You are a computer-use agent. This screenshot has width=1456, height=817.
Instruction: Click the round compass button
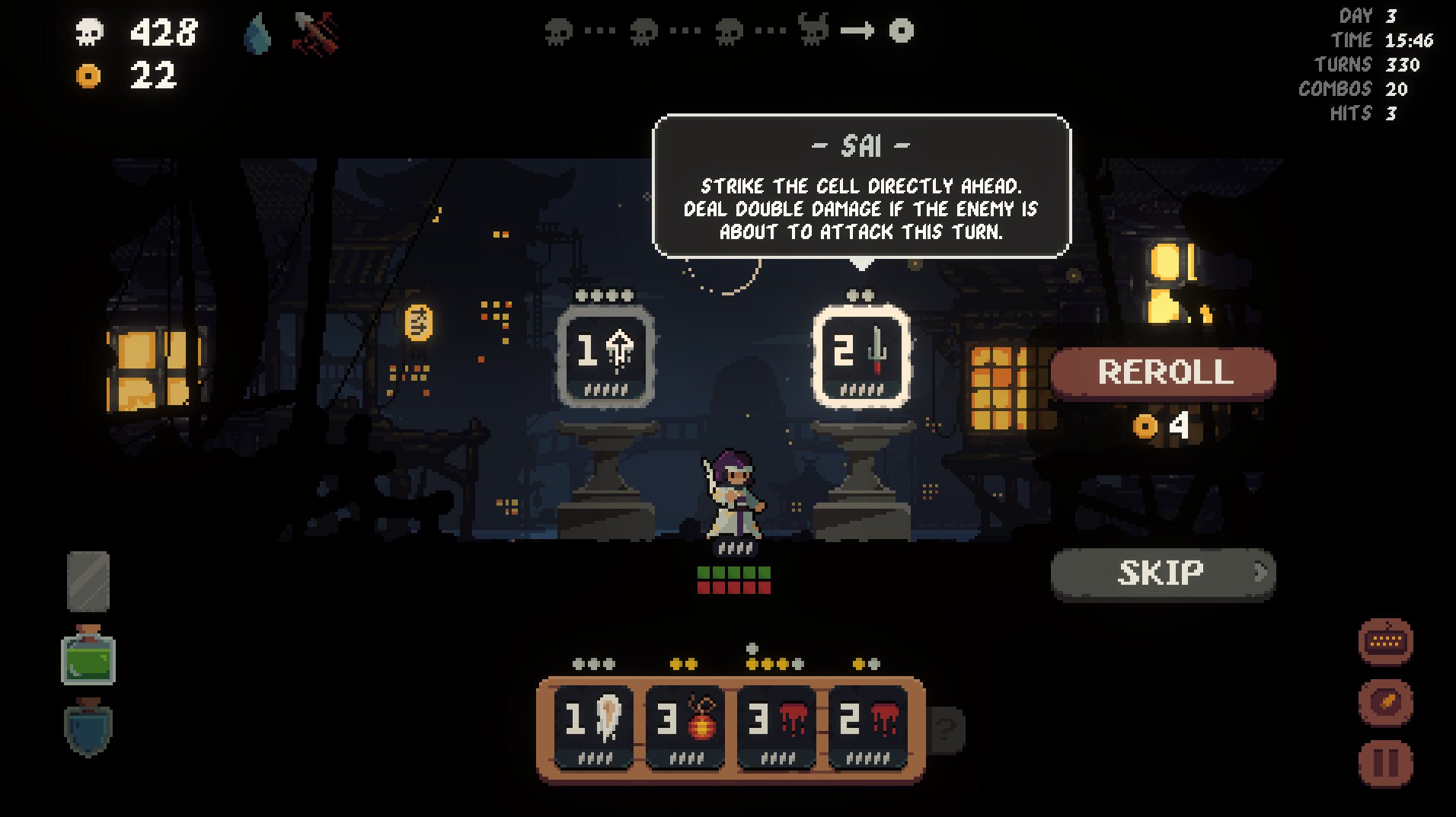1385,701
